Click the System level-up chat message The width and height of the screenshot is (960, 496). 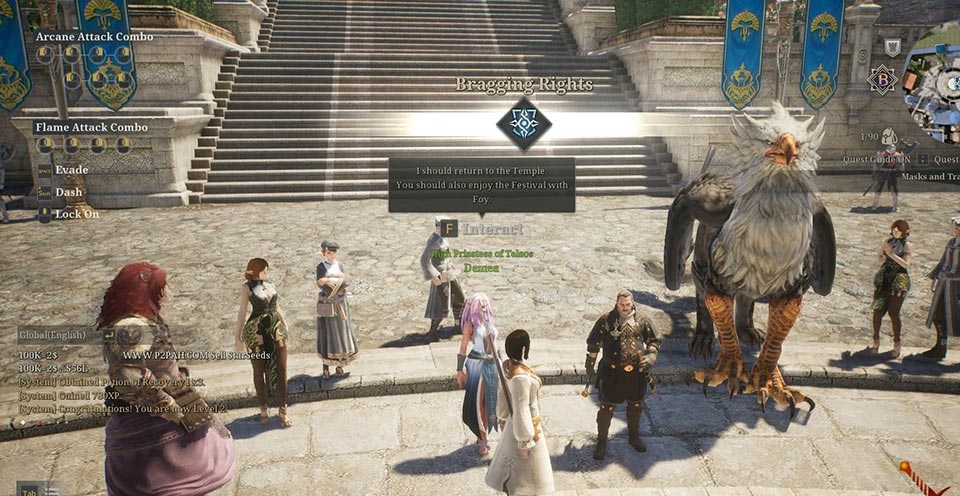pos(123,409)
